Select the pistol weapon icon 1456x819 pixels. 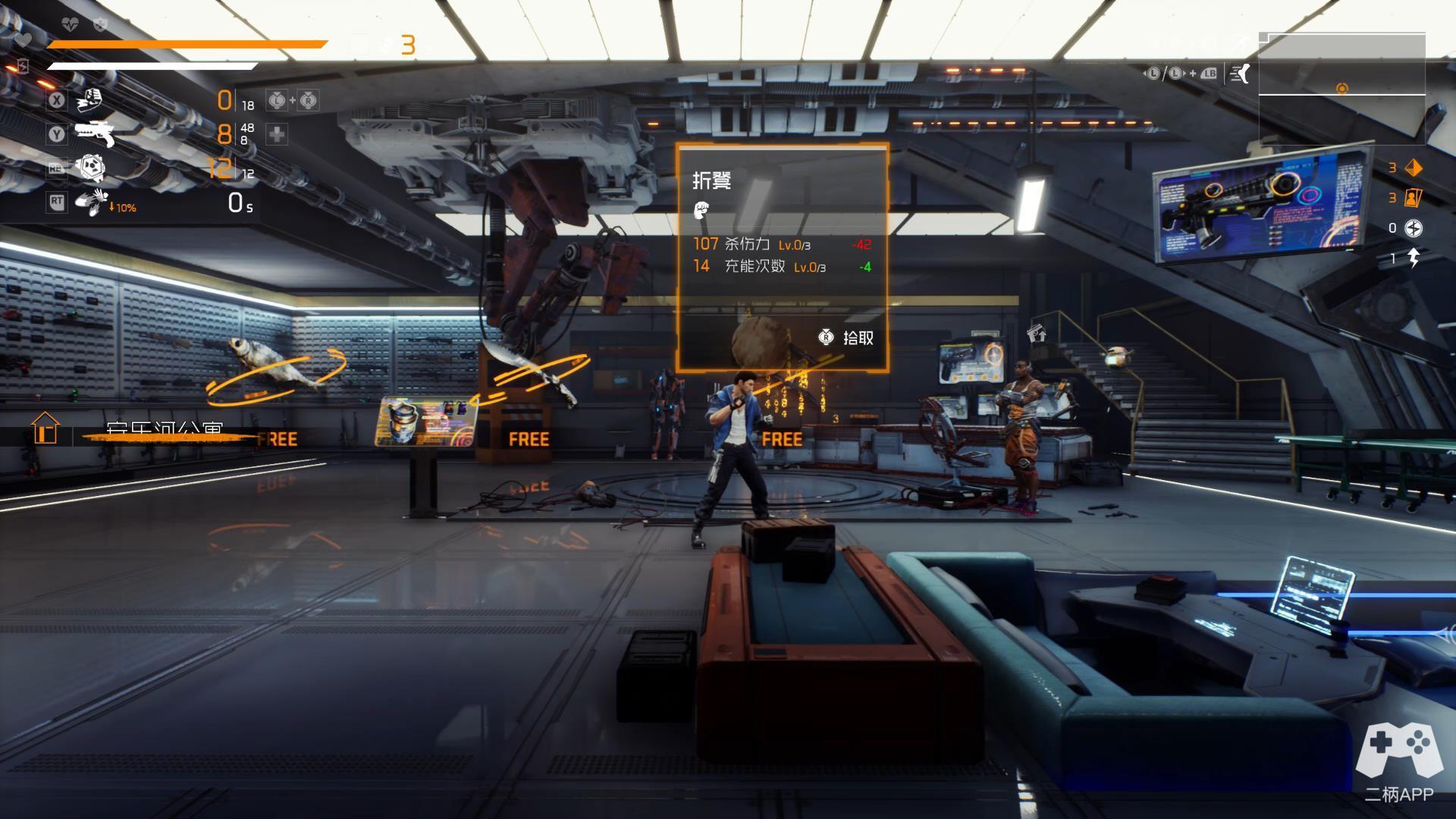(94, 134)
